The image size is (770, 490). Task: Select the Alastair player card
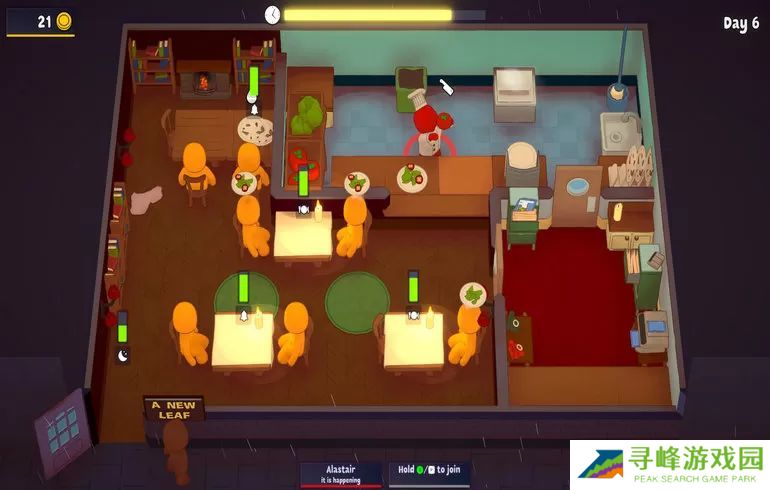coord(341,473)
